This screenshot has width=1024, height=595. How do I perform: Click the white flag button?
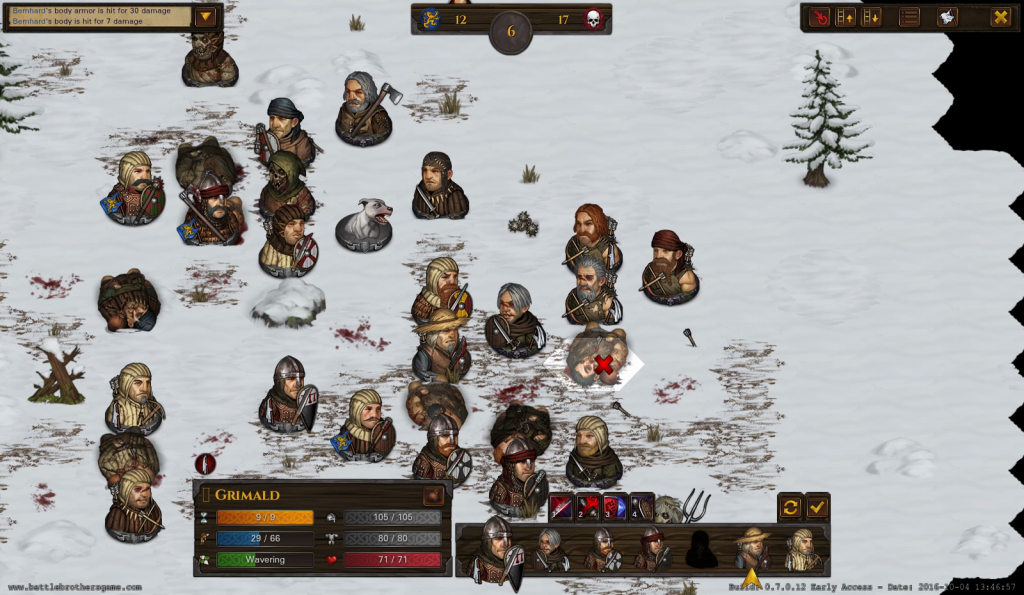(x=946, y=17)
